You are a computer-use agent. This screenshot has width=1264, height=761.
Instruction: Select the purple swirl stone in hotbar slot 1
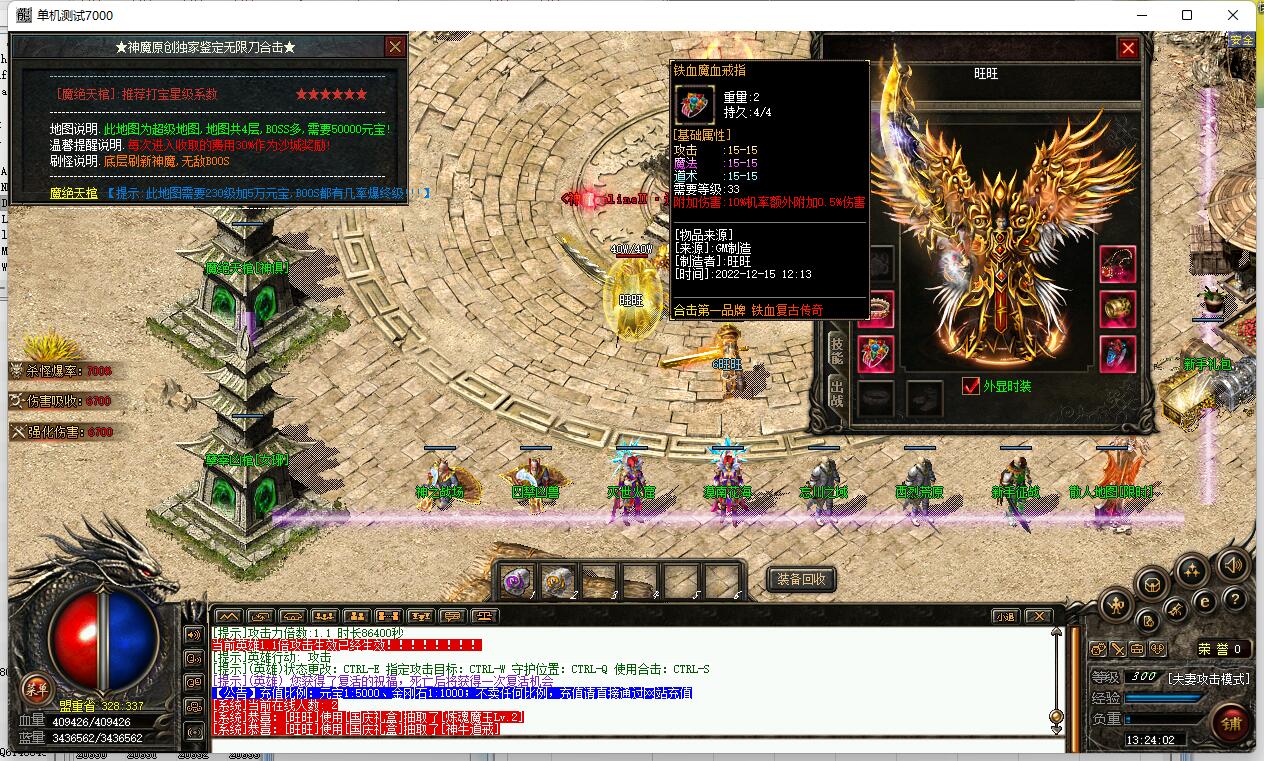click(x=518, y=581)
